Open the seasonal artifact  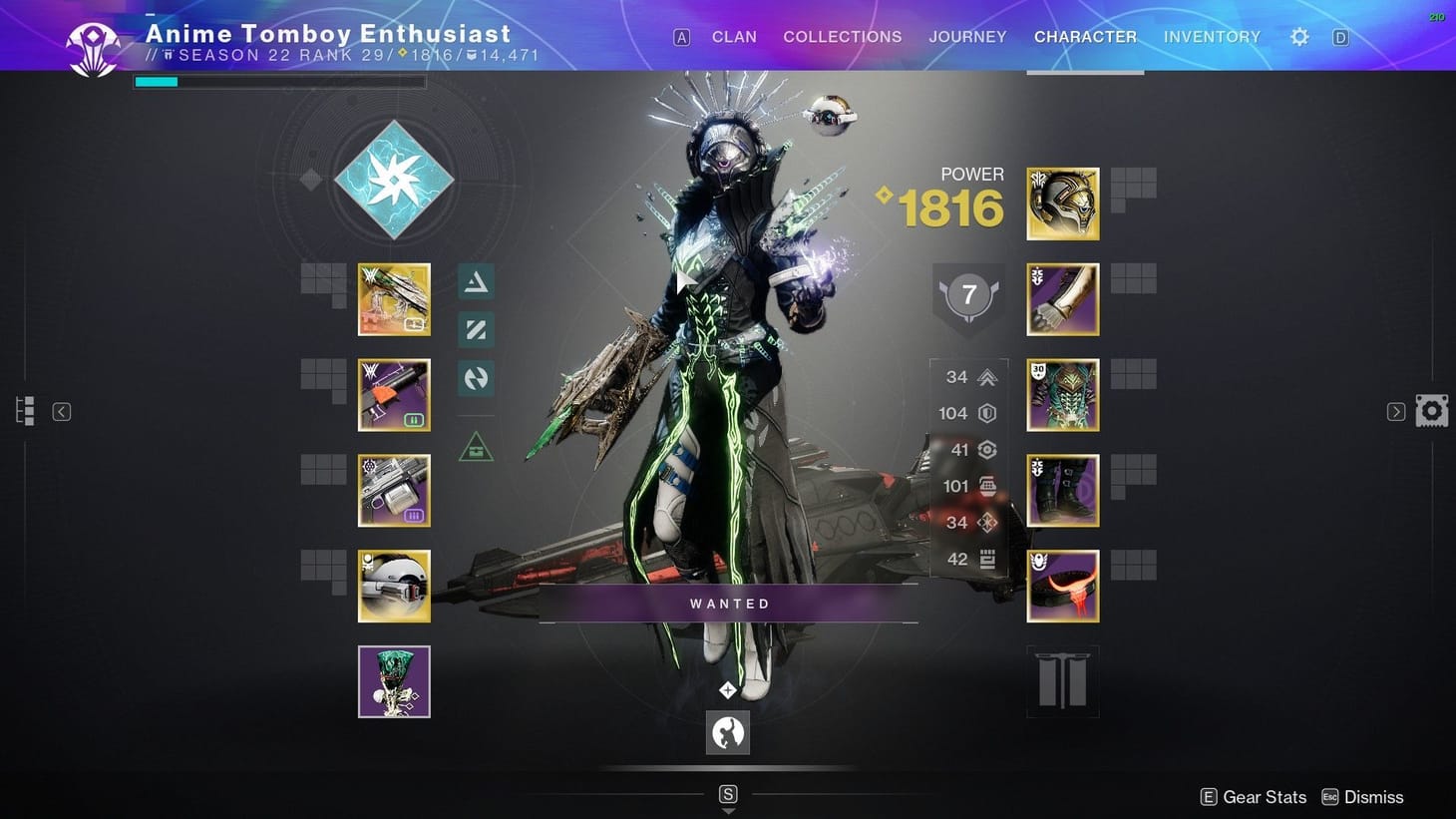tap(394, 680)
